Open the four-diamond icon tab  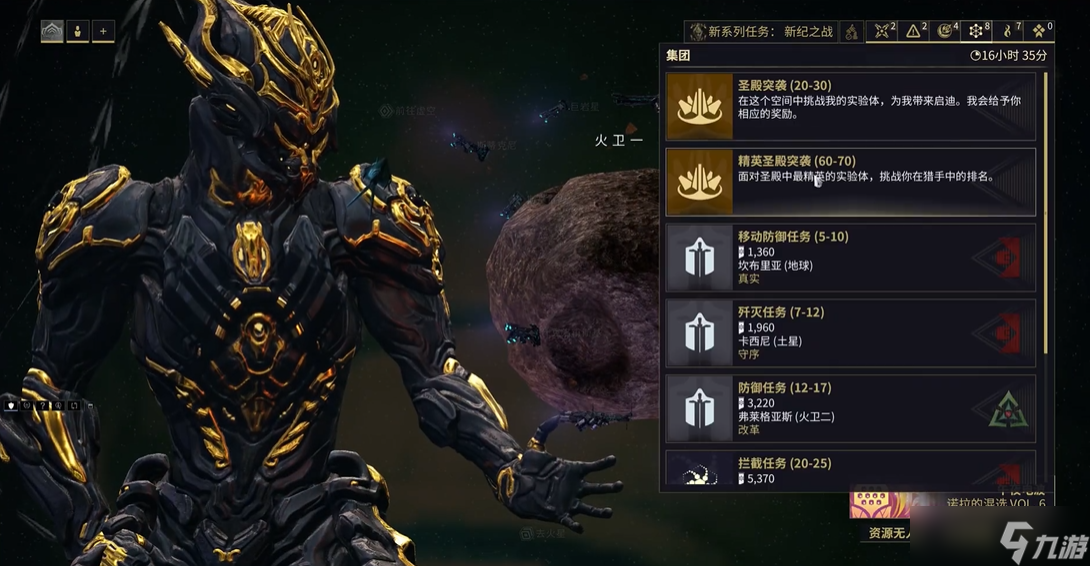1039,32
